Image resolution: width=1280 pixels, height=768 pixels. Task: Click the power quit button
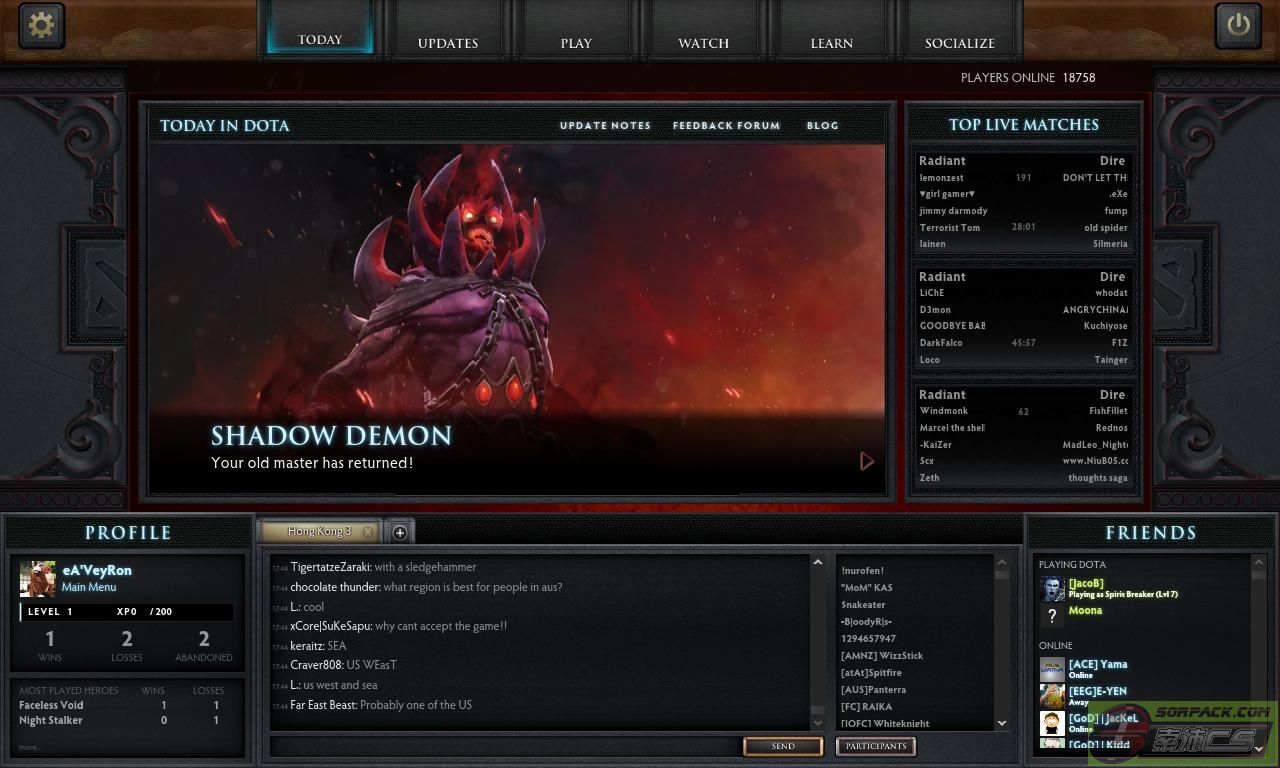(1238, 25)
